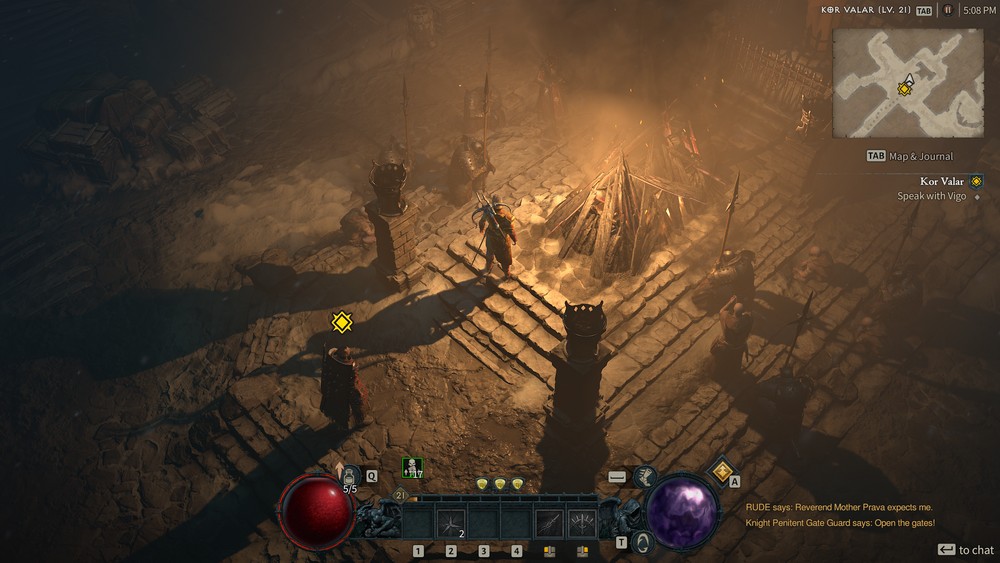Activate the skill in hotbar slot 2
Image resolution: width=1000 pixels, height=563 pixels.
(x=451, y=522)
